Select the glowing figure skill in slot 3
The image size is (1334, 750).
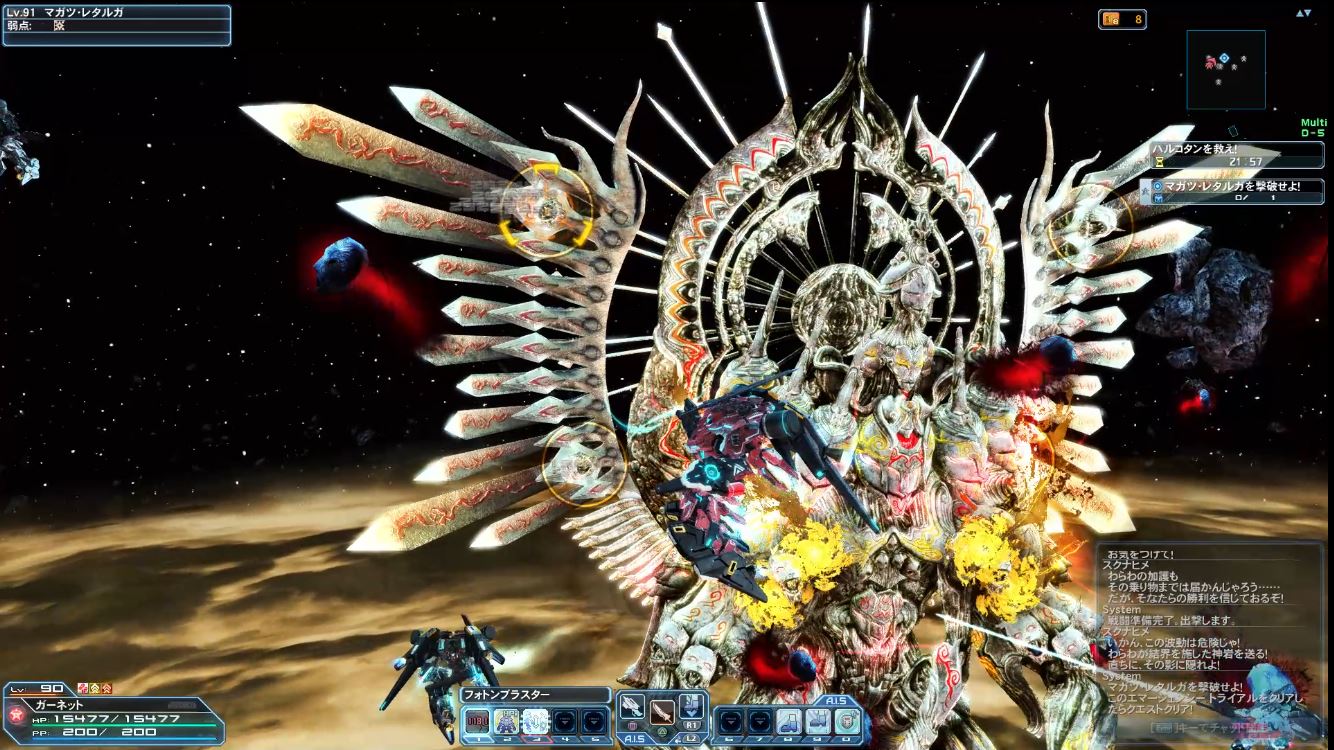click(x=535, y=721)
